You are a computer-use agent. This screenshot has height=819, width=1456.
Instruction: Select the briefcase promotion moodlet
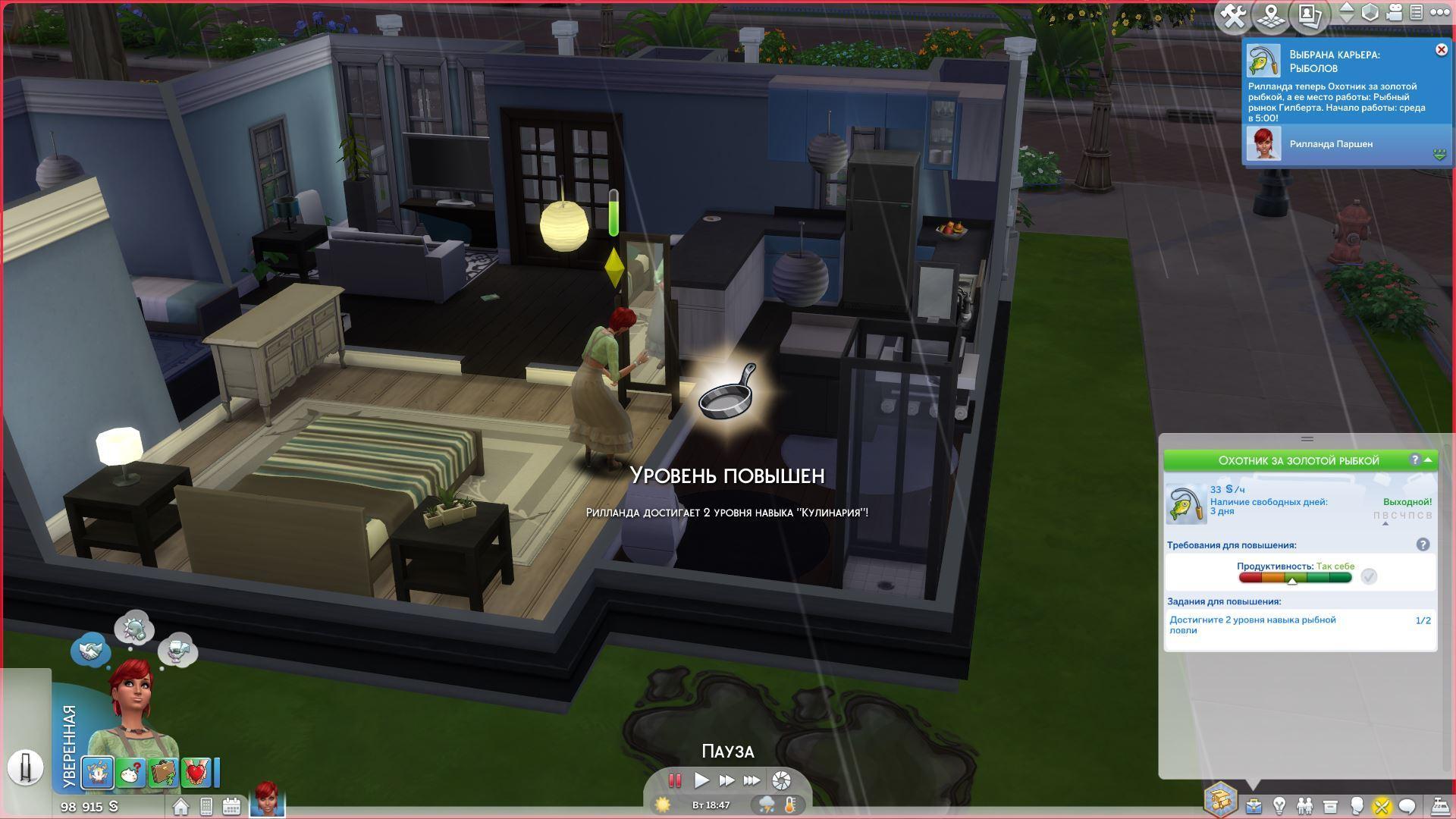[162, 772]
